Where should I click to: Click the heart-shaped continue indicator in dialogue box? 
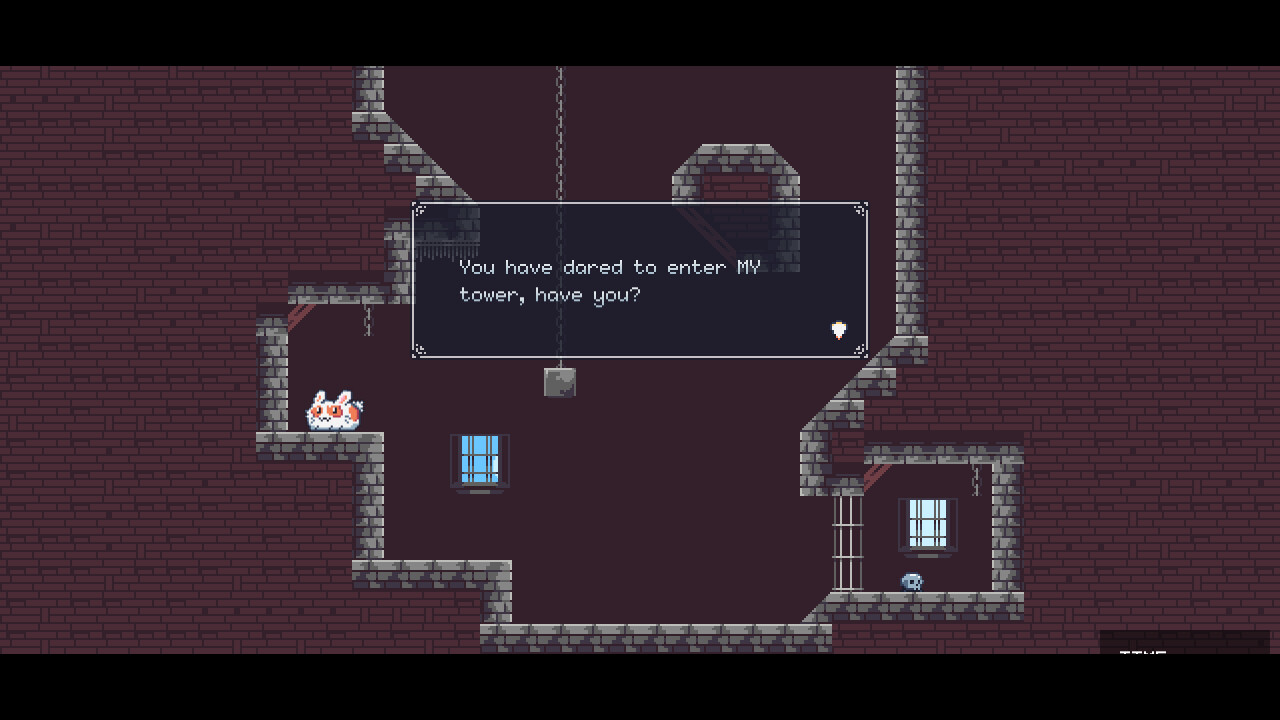(x=838, y=330)
